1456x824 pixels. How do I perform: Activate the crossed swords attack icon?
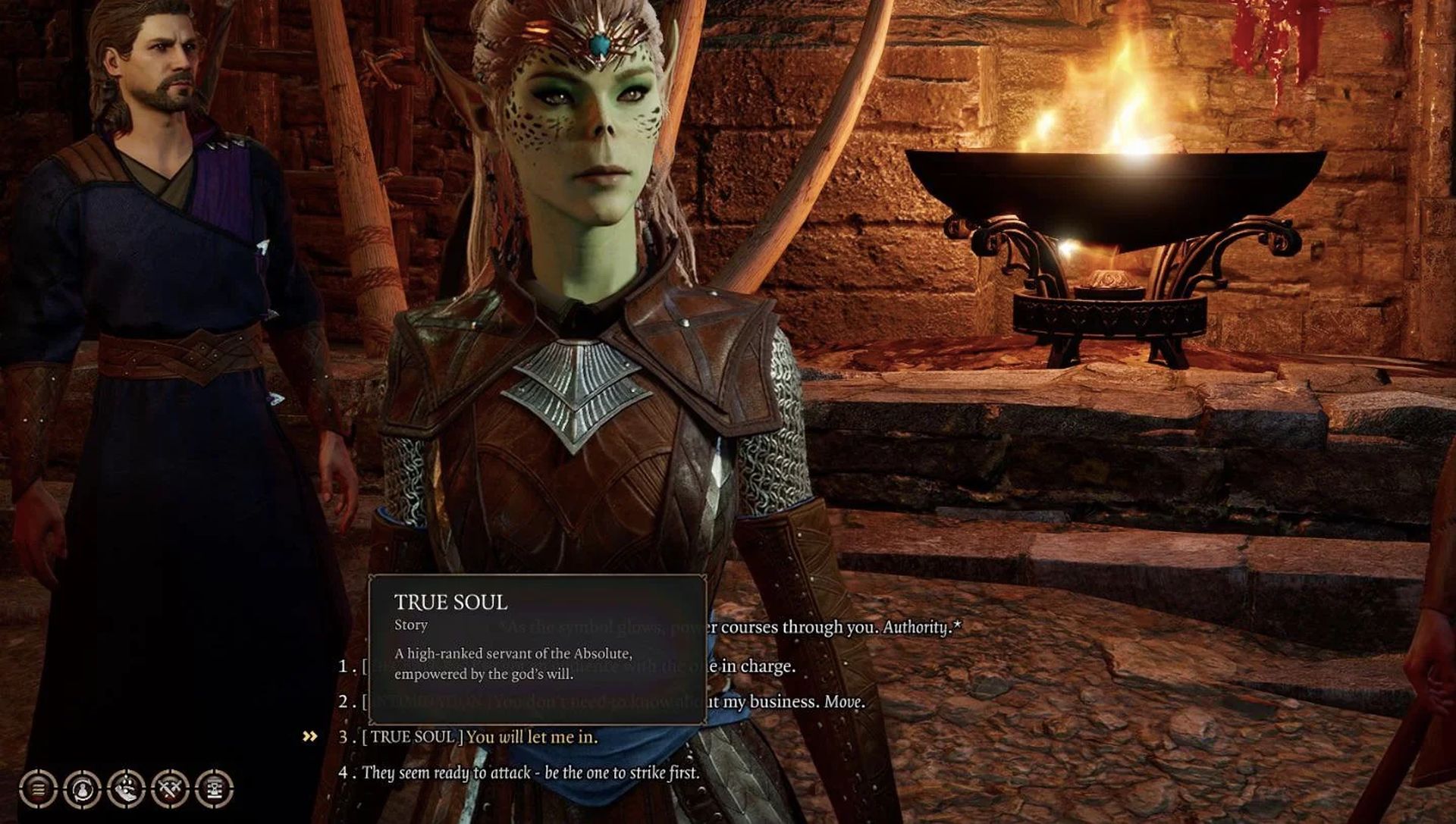[x=170, y=788]
